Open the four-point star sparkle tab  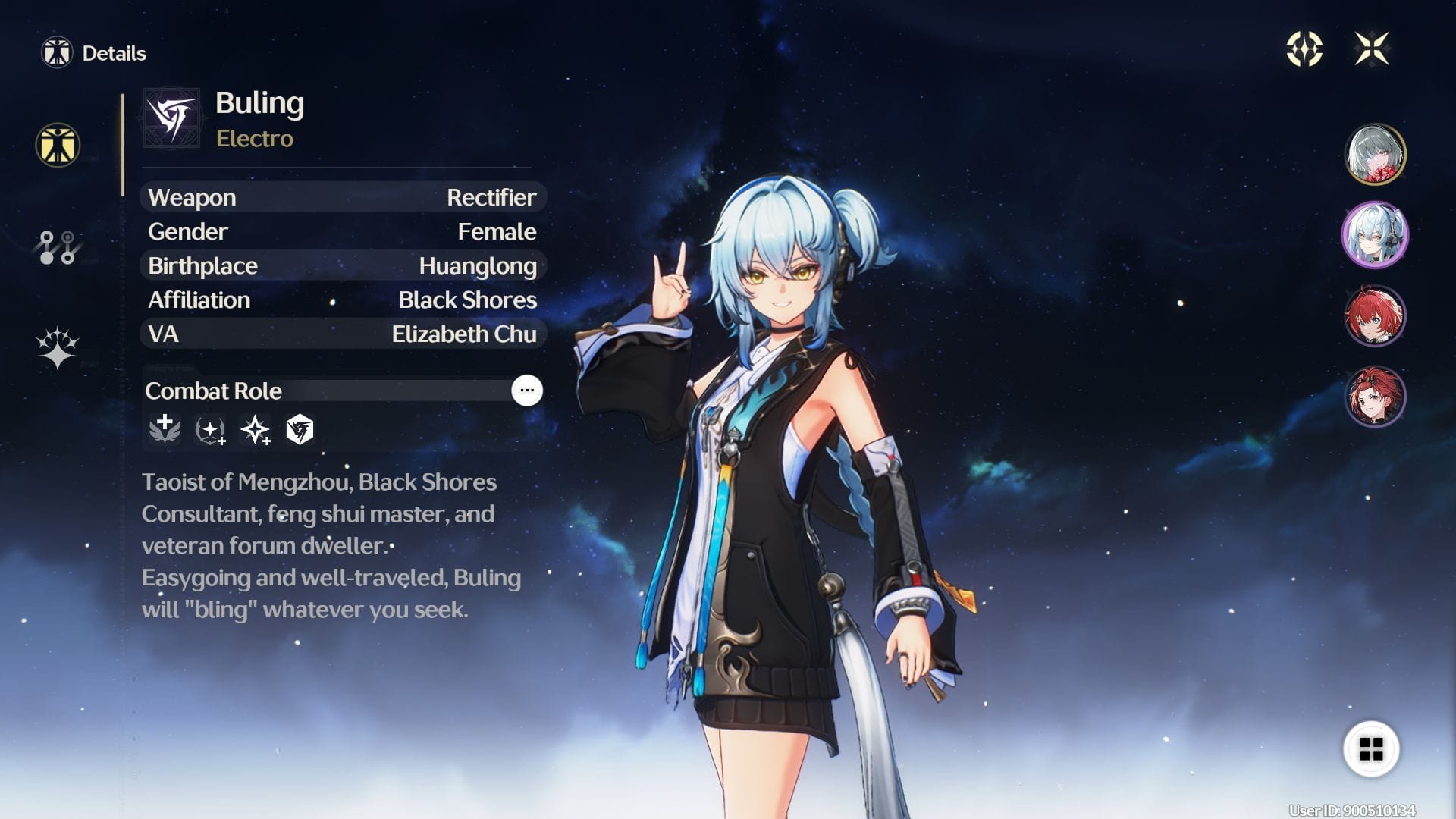coord(58,348)
